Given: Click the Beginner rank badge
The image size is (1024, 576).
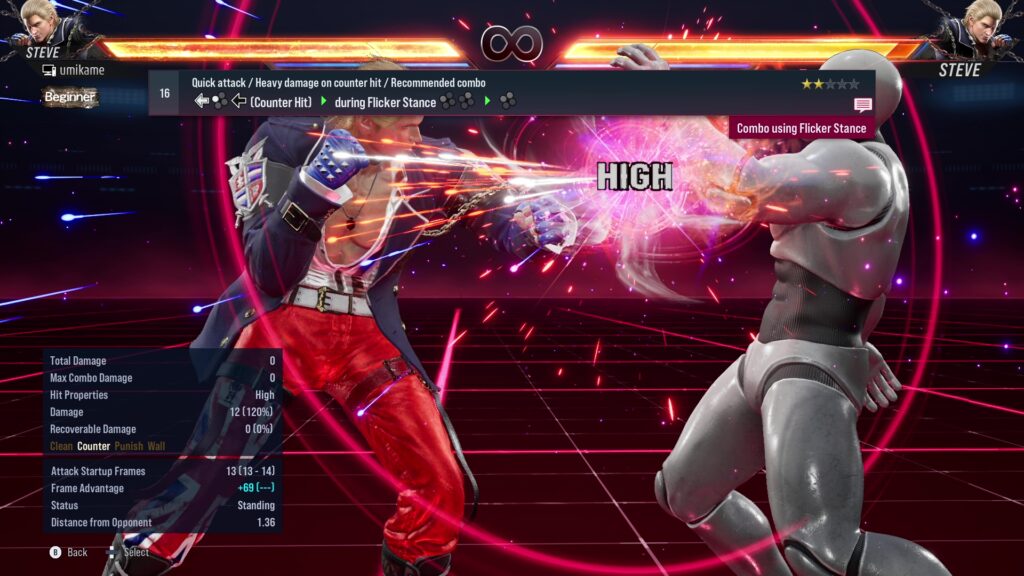Looking at the screenshot, I should (70, 97).
